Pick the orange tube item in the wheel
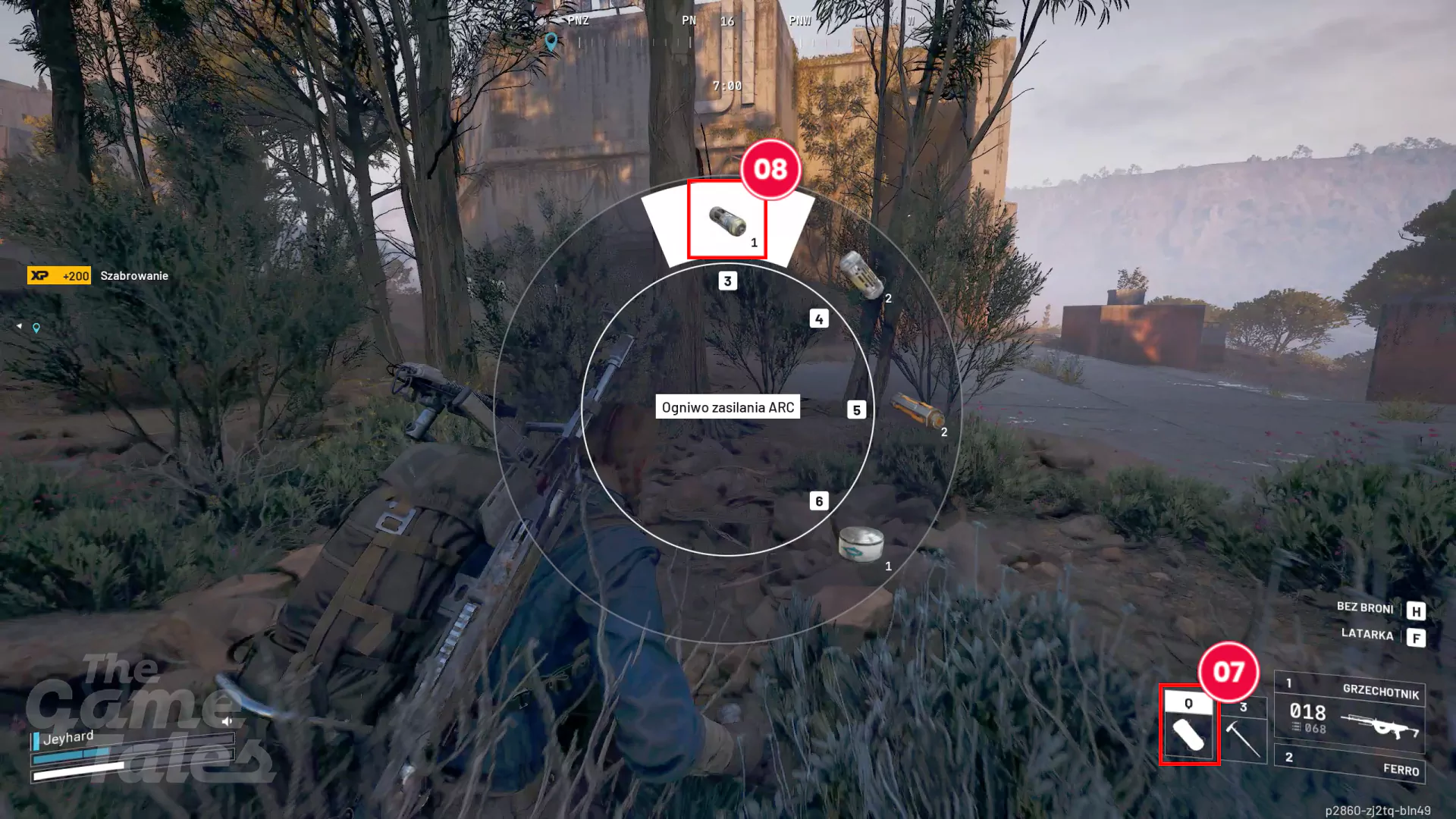This screenshot has width=1456, height=819. coord(917,410)
